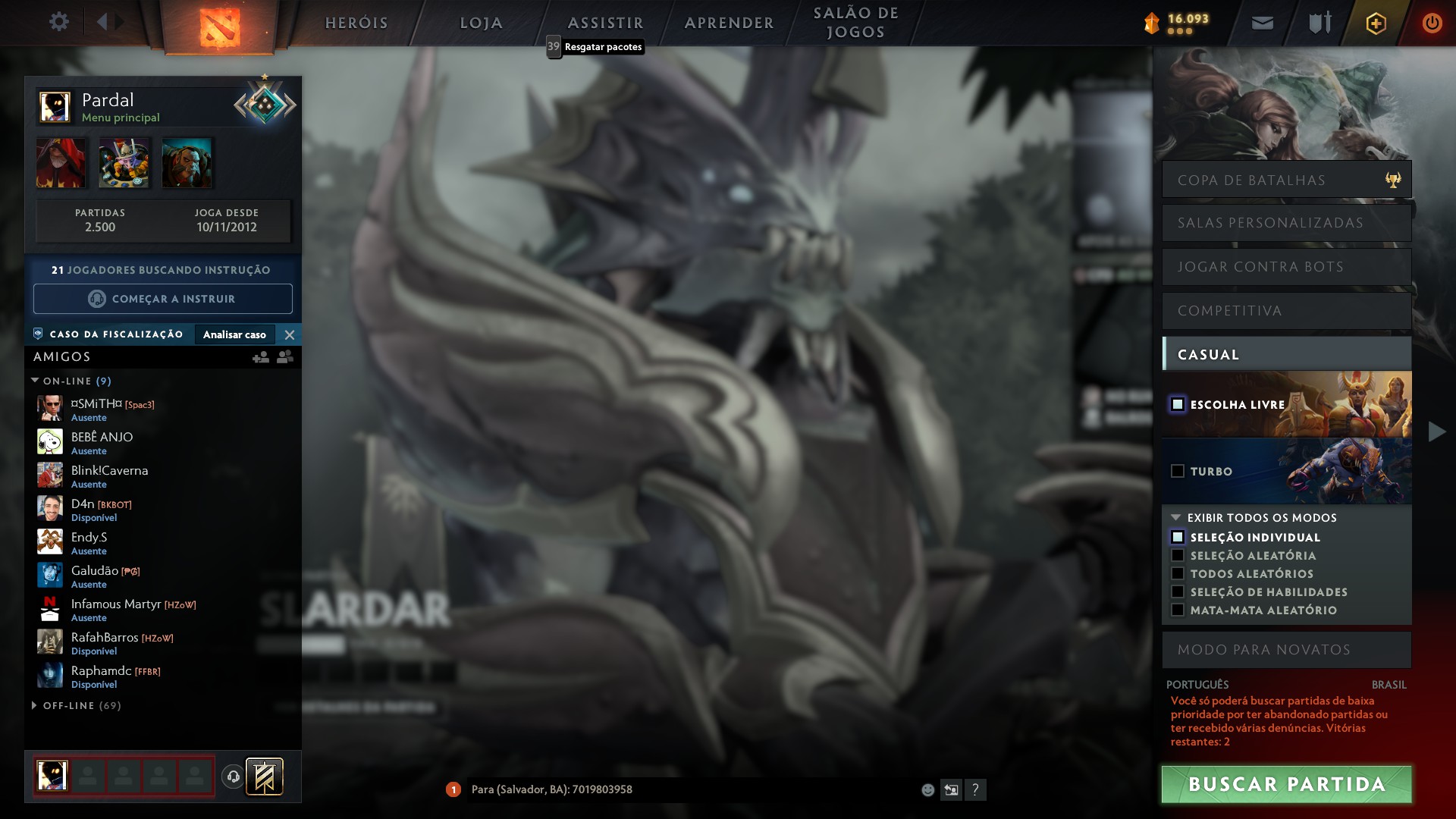Viewport: 1456px width, 819px height.
Task: Click the gold plus hexagon store icon
Action: point(1376,22)
